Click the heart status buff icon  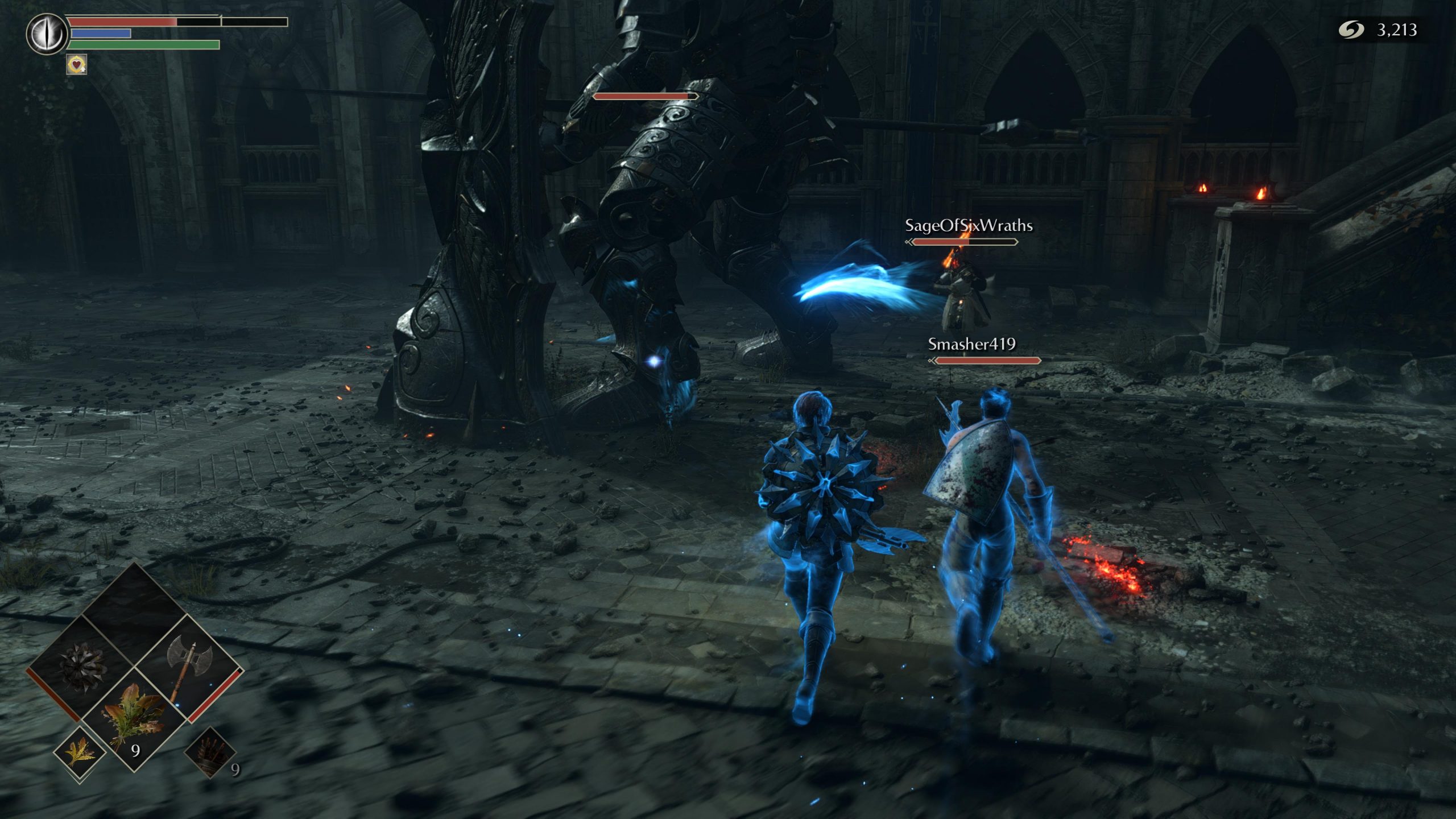point(77,64)
